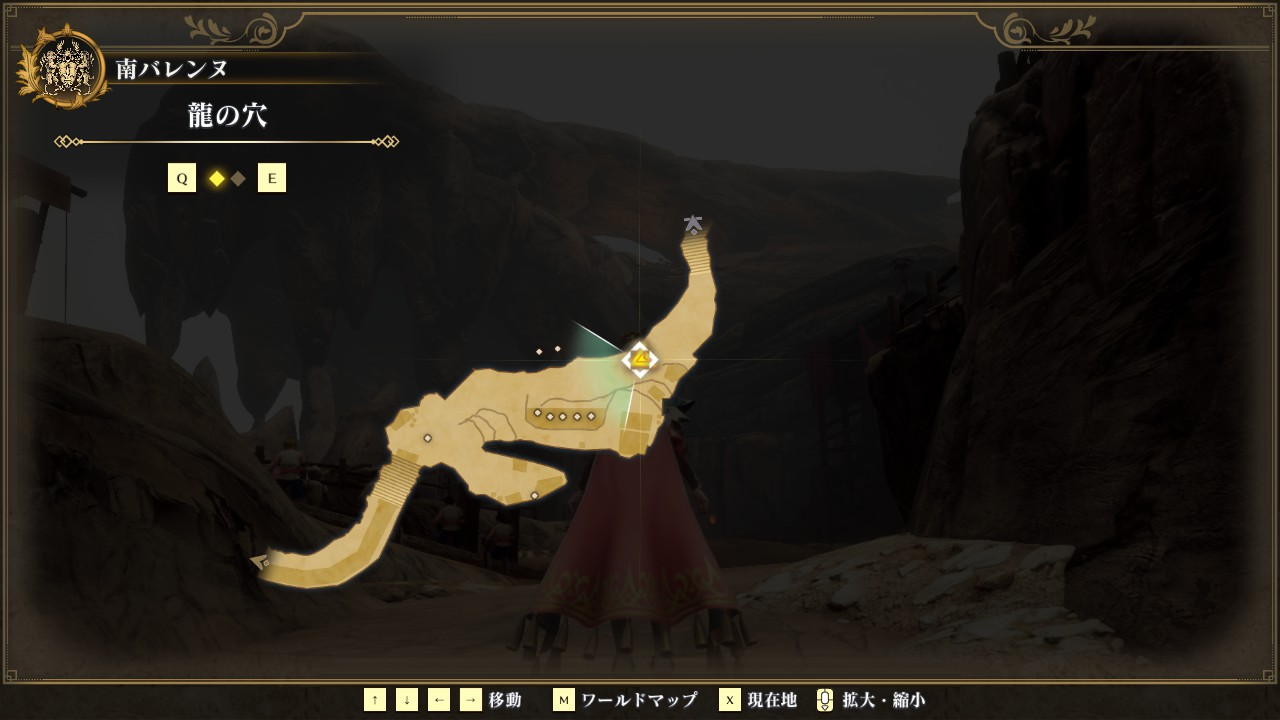
Task: Click the golden crest emblem beside 南バレンヌ
Action: point(64,68)
